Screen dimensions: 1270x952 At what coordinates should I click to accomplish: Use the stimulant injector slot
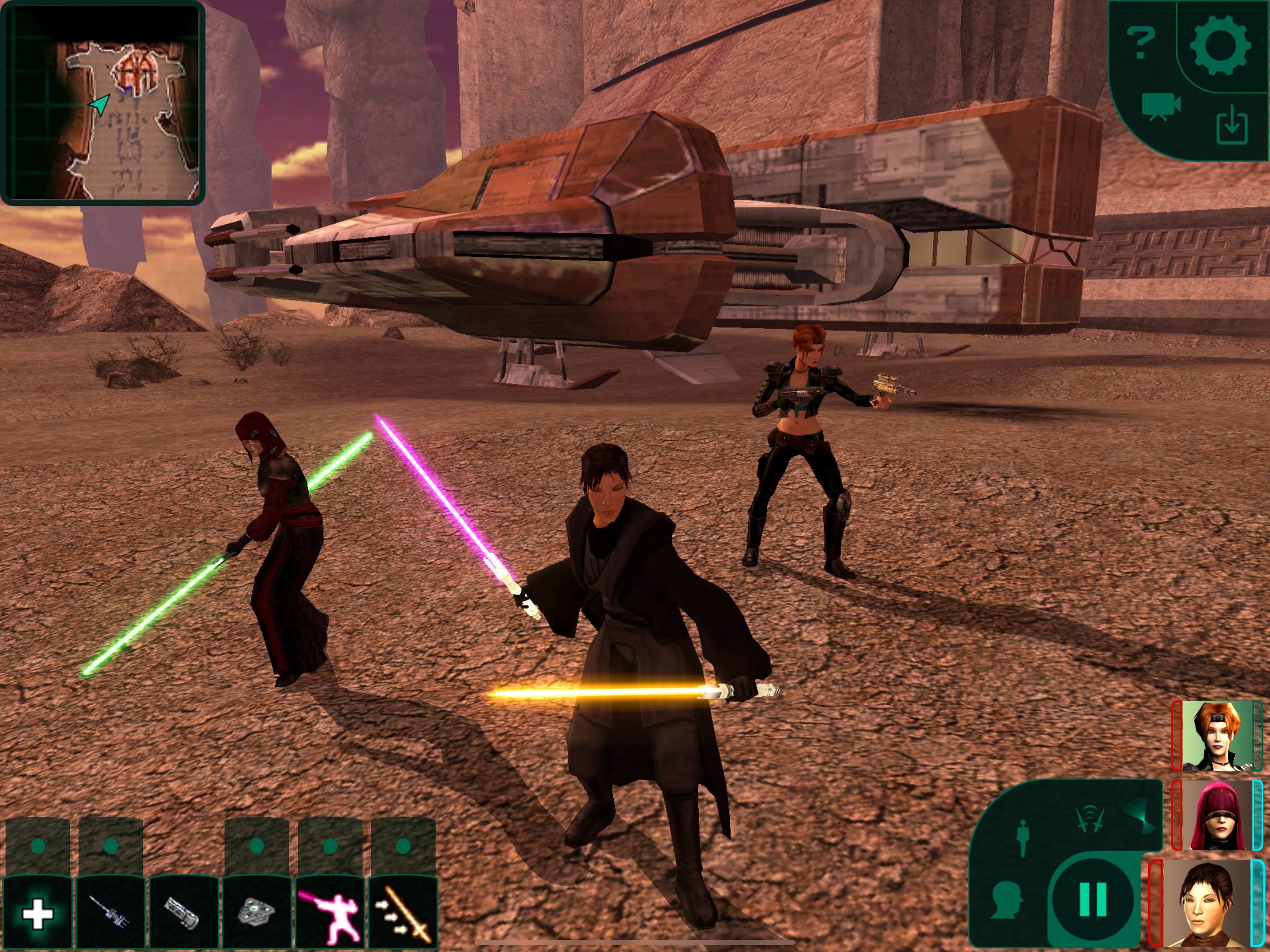point(110,913)
